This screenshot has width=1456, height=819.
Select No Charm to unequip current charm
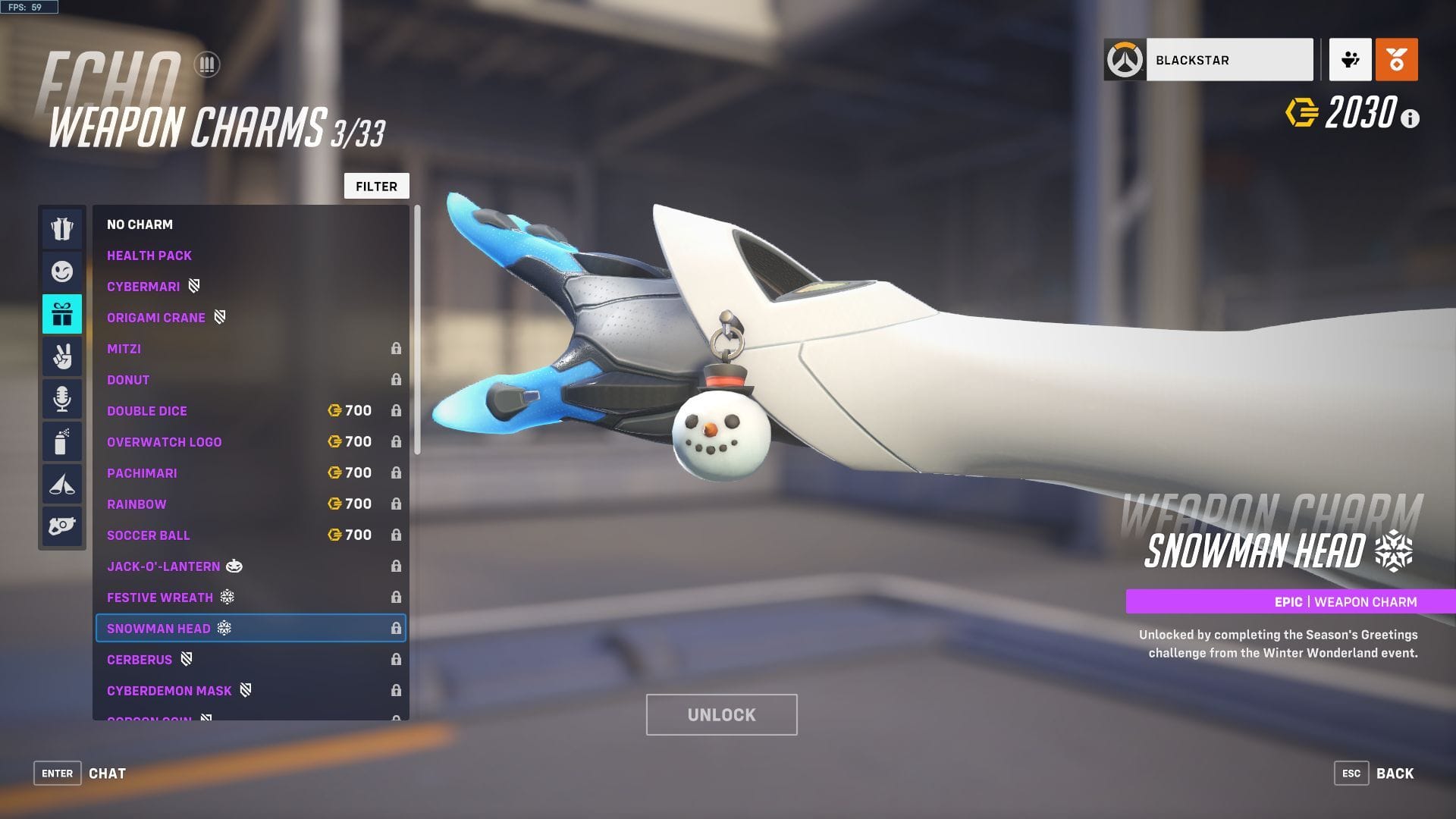coord(140,224)
